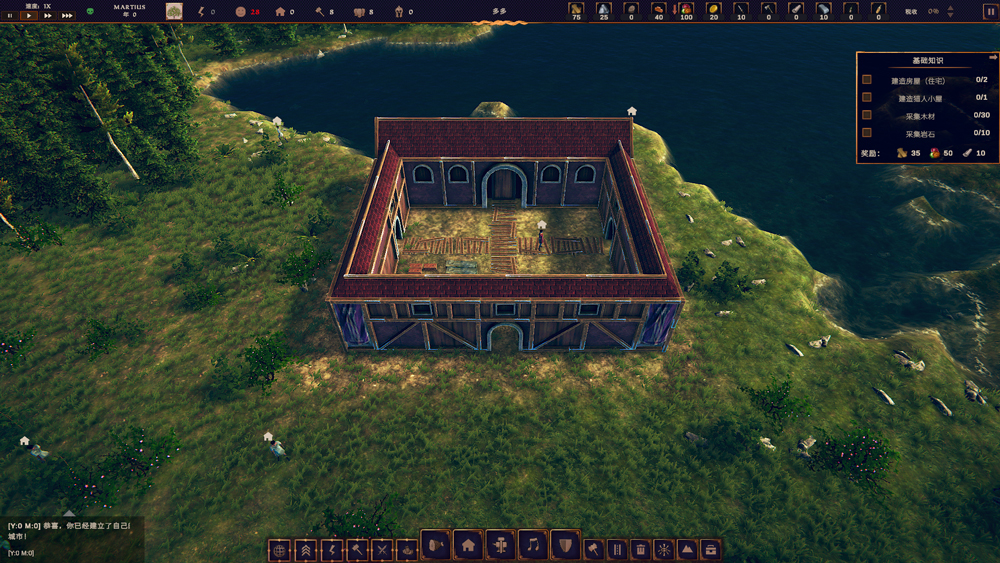
Task: Open the pause menu button
Action: click(990, 11)
